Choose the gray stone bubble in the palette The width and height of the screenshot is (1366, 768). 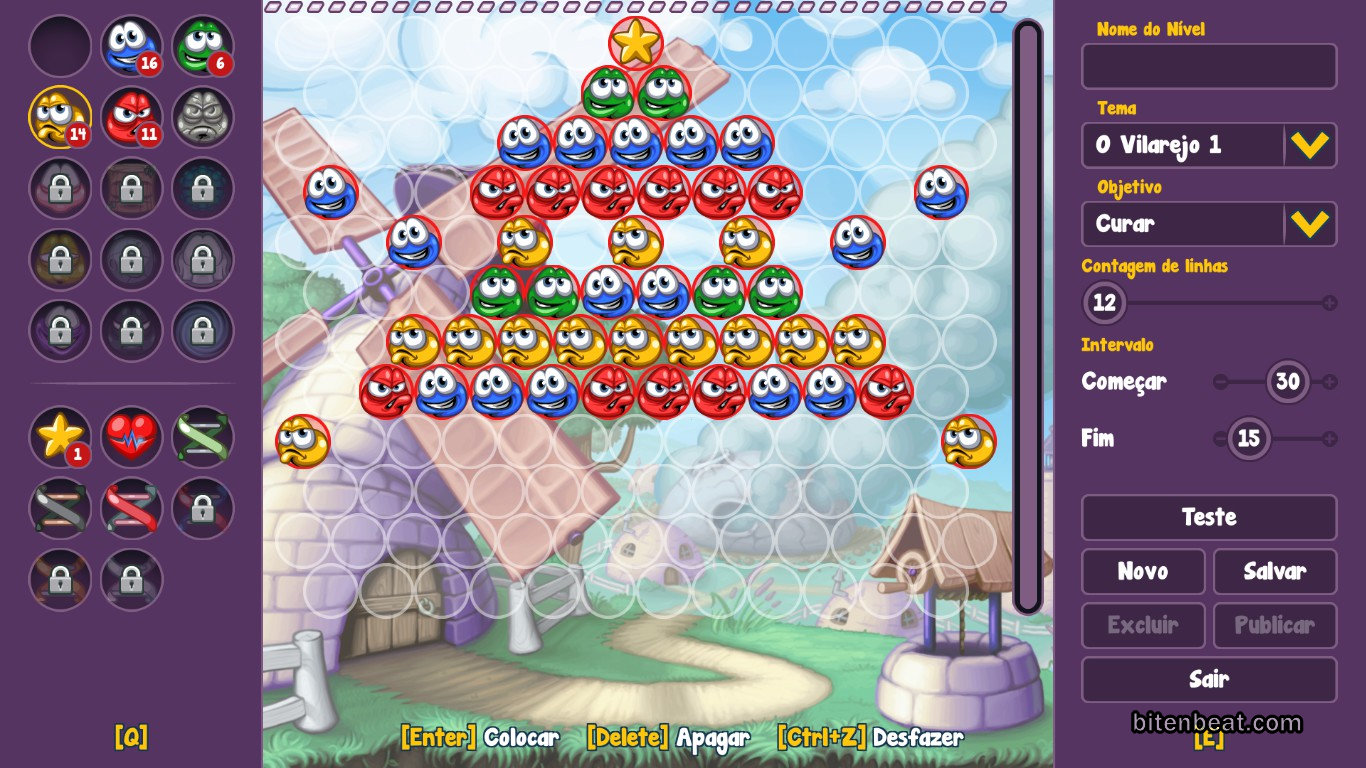coord(202,116)
